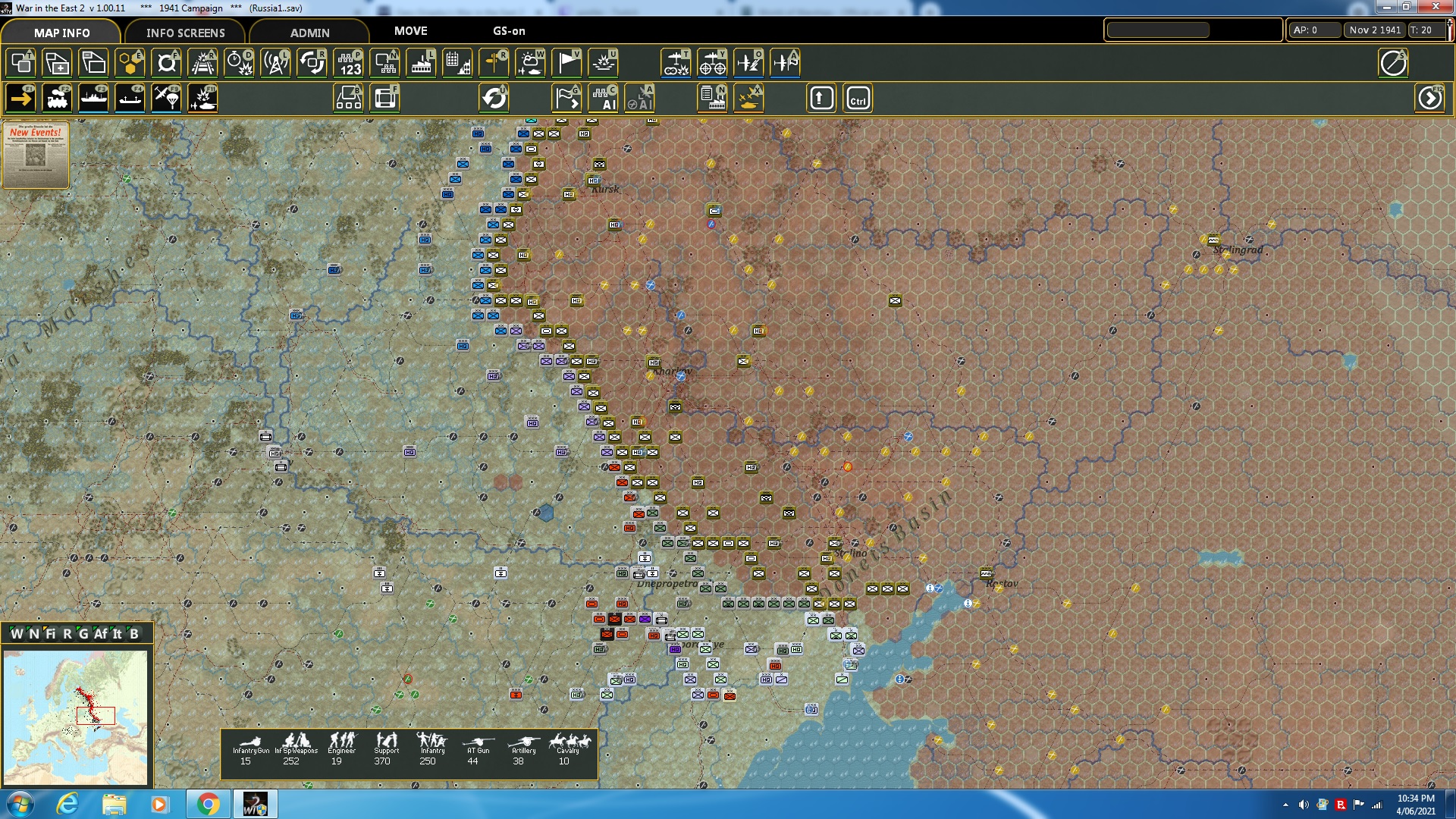Toggle the factory locations display
Viewport: 1456px width, 819px height.
click(419, 63)
